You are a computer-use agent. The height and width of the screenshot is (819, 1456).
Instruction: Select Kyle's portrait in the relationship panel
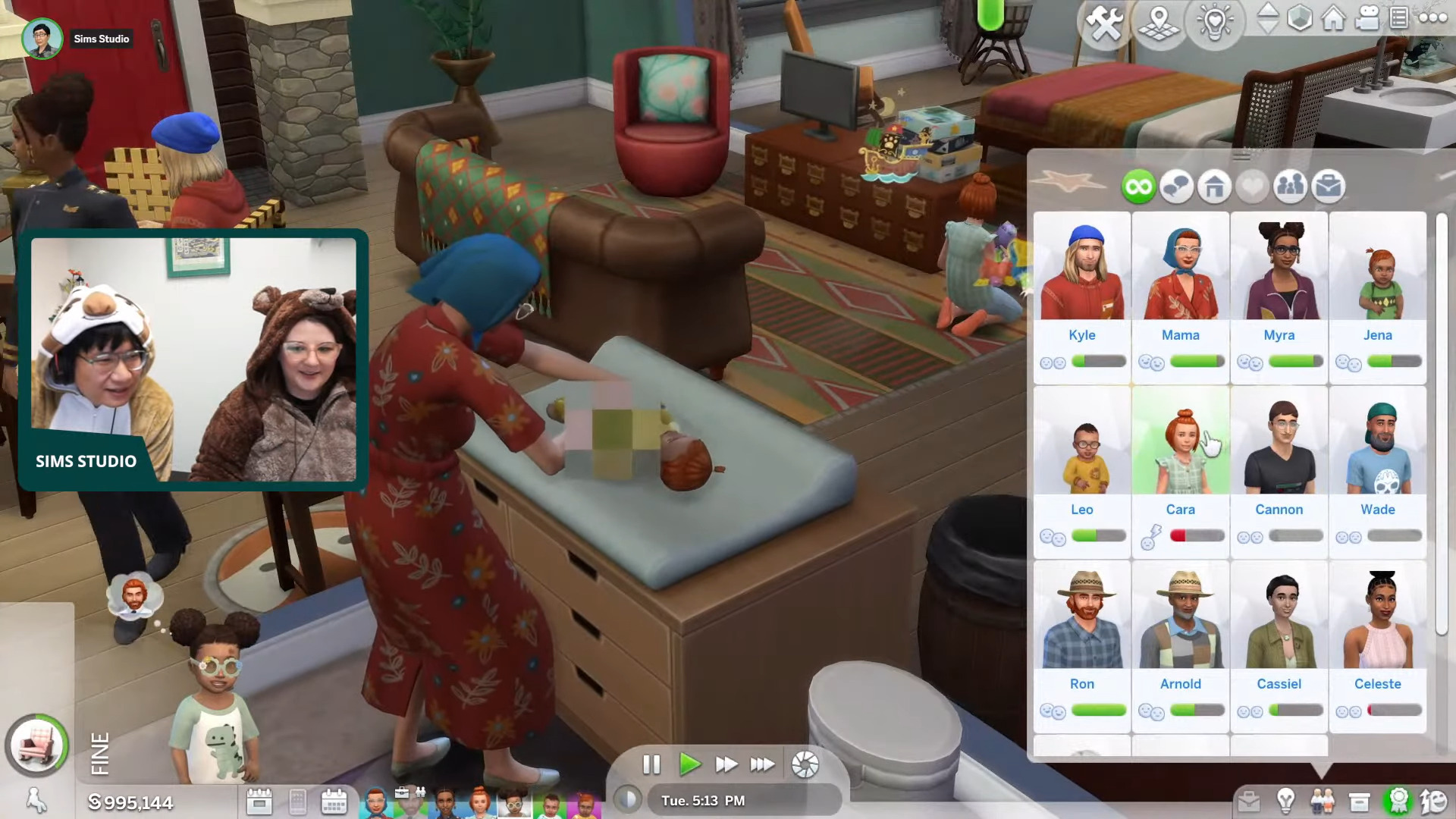pyautogui.click(x=1082, y=273)
